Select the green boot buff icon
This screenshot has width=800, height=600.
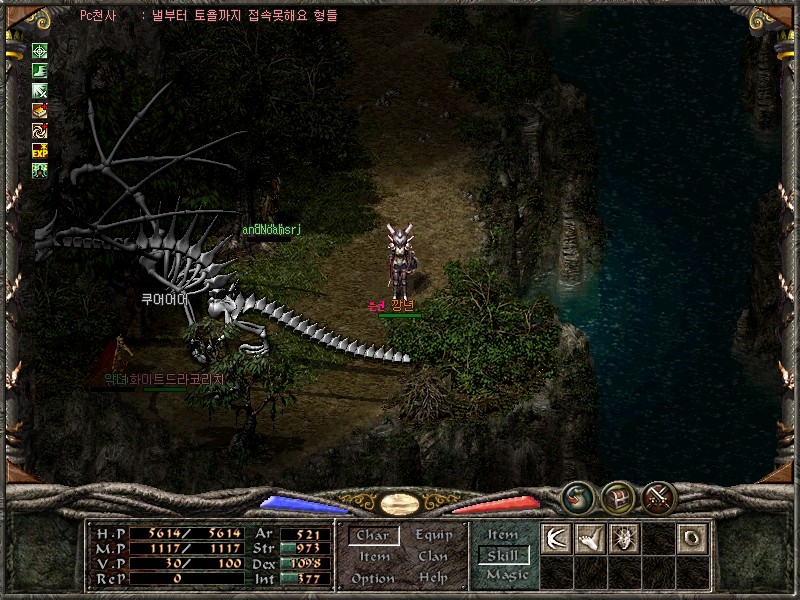[x=40, y=71]
